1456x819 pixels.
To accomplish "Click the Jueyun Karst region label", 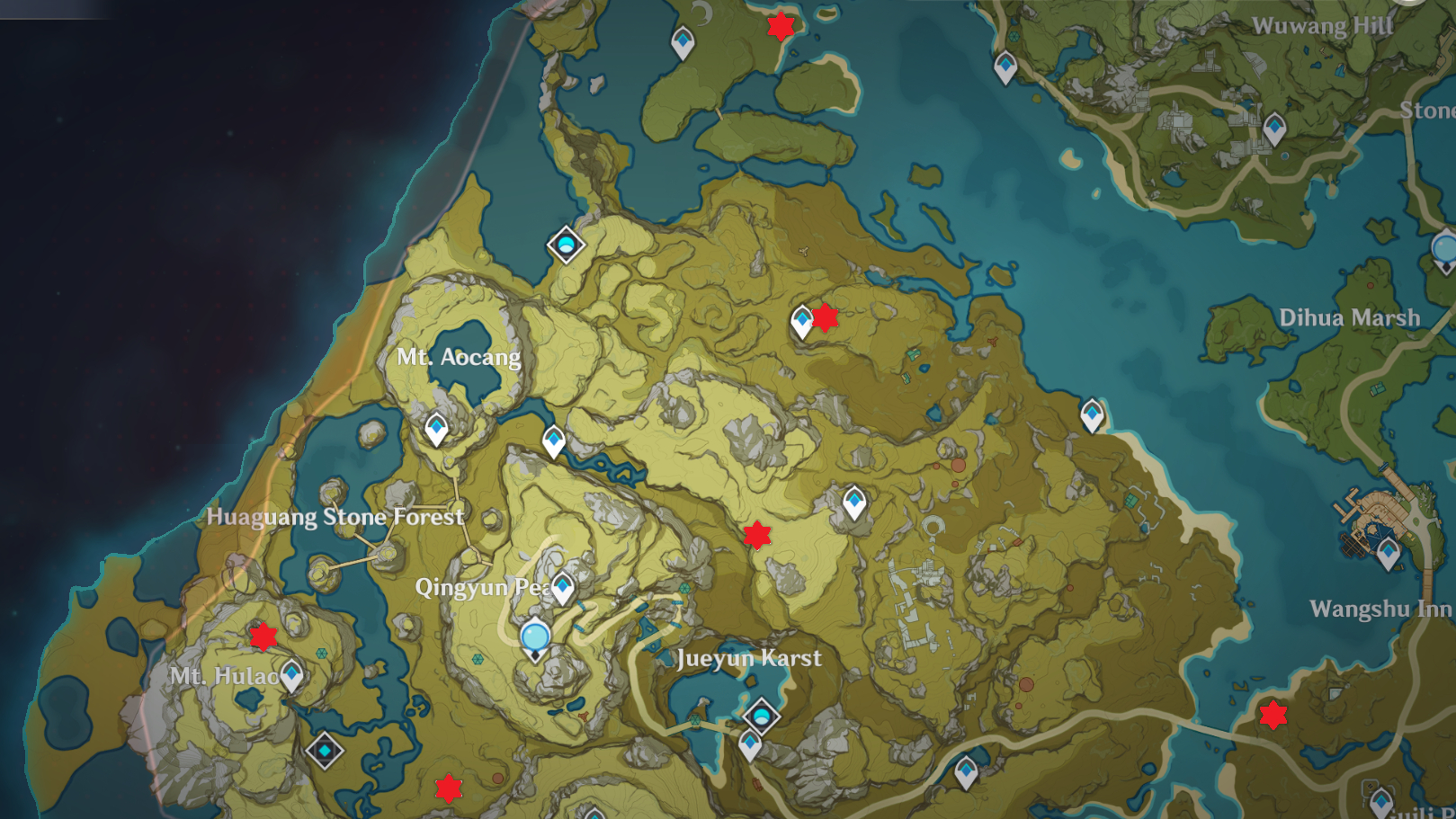I will pos(747,659).
